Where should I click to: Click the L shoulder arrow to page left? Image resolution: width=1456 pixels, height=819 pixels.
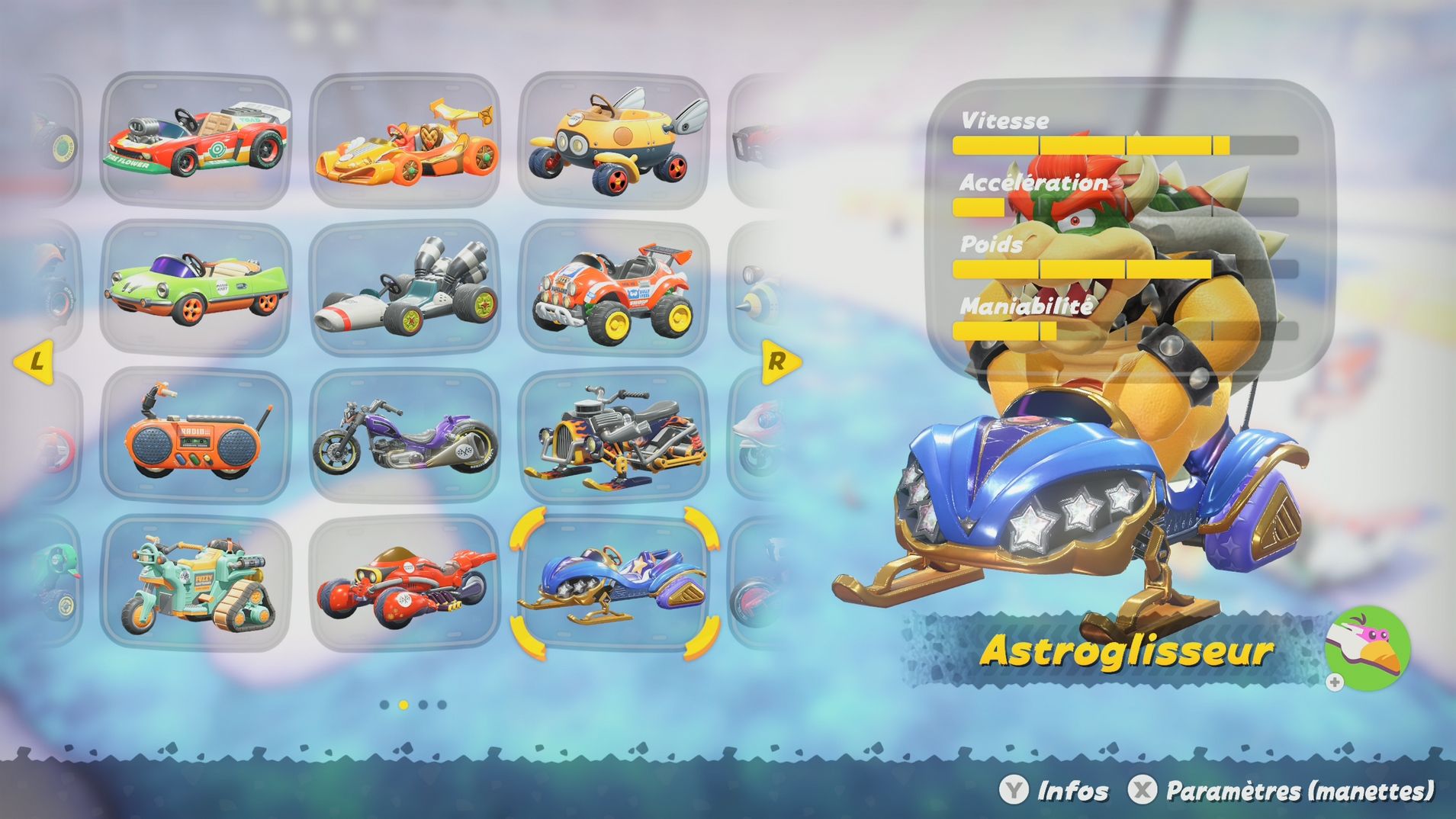pos(34,363)
